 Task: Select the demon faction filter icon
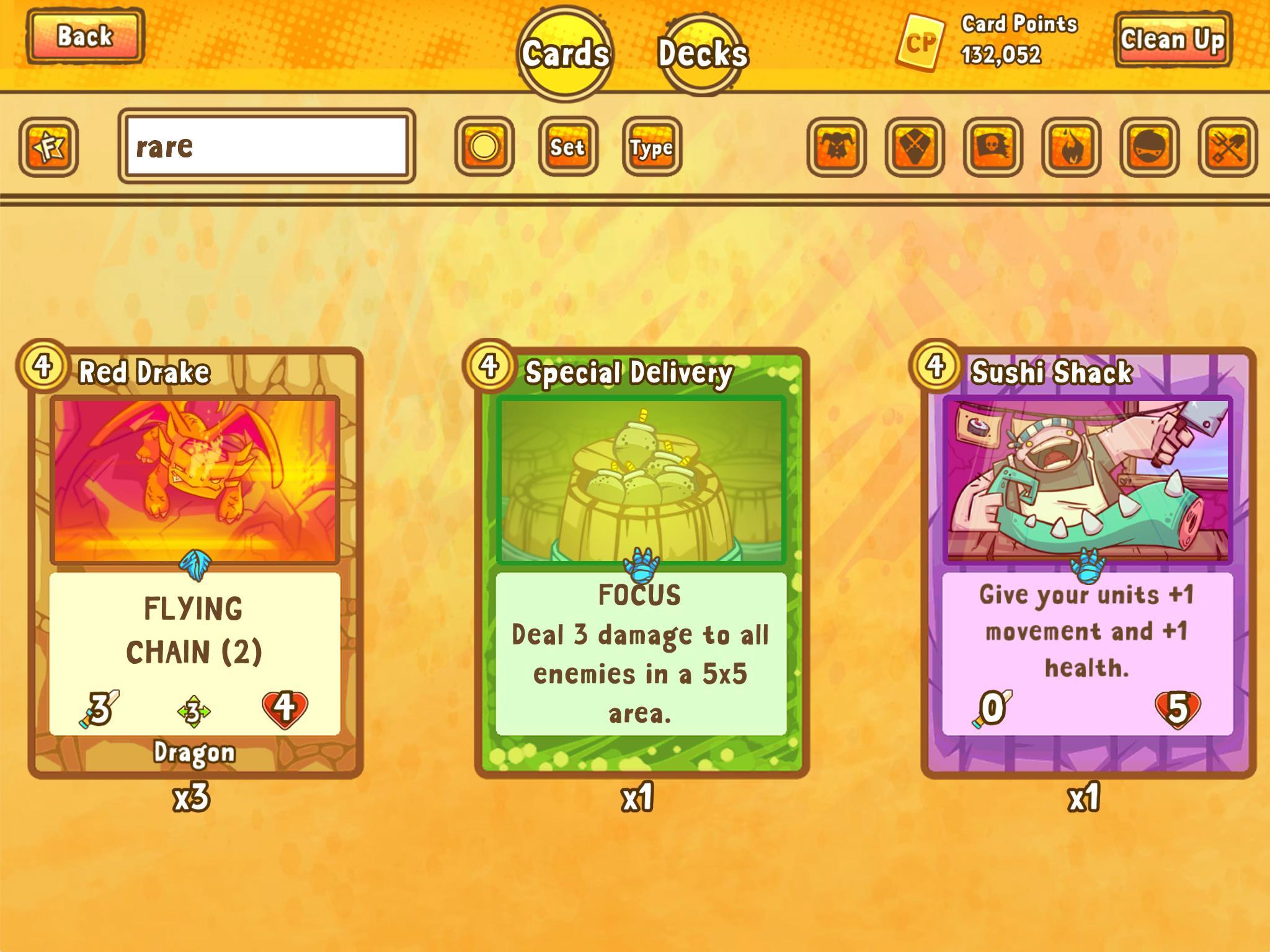pyautogui.click(x=837, y=146)
